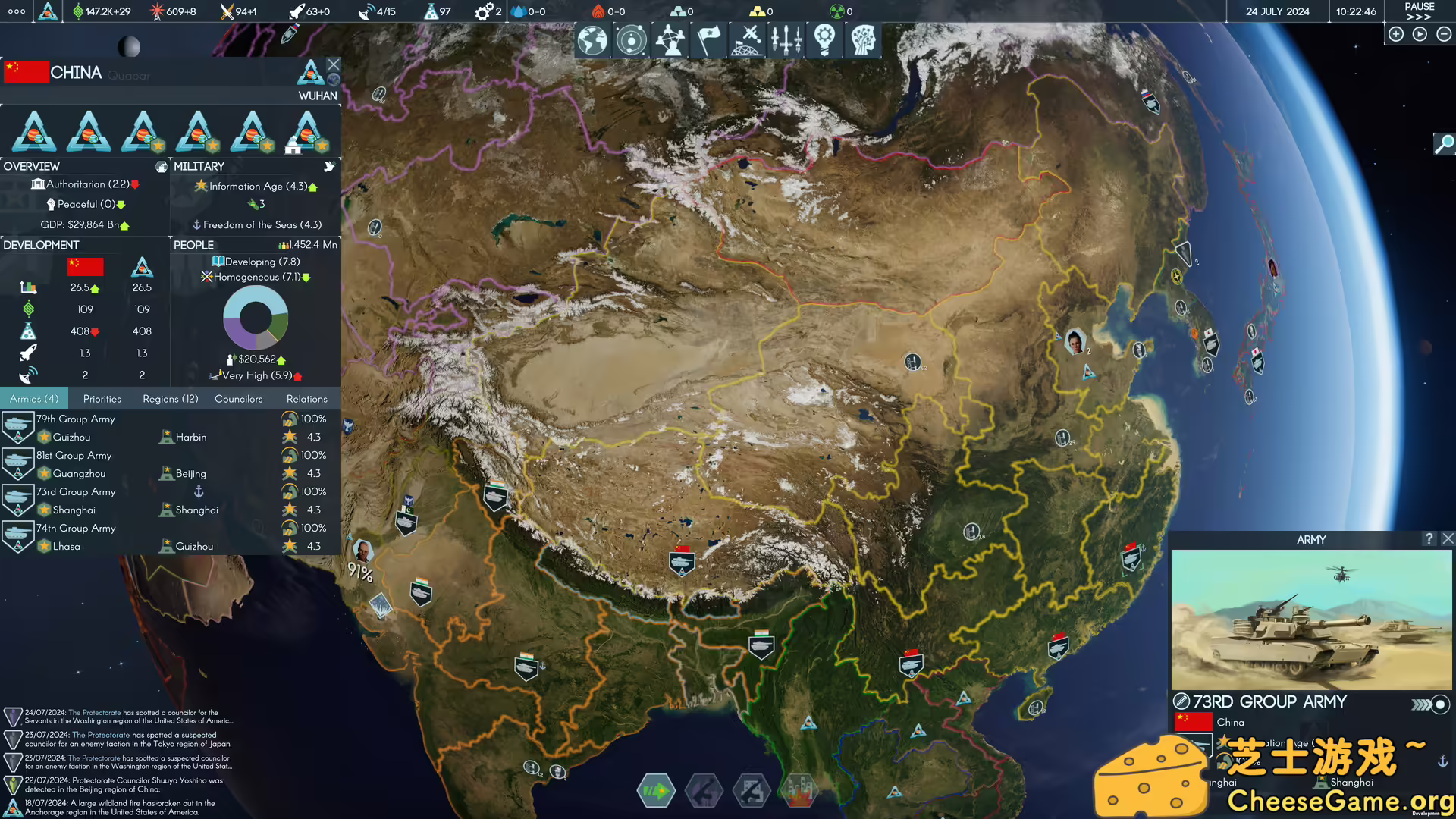Viewport: 1456px width, 819px height.
Task: Click the zoom-in plus button near top right
Action: click(x=1396, y=34)
